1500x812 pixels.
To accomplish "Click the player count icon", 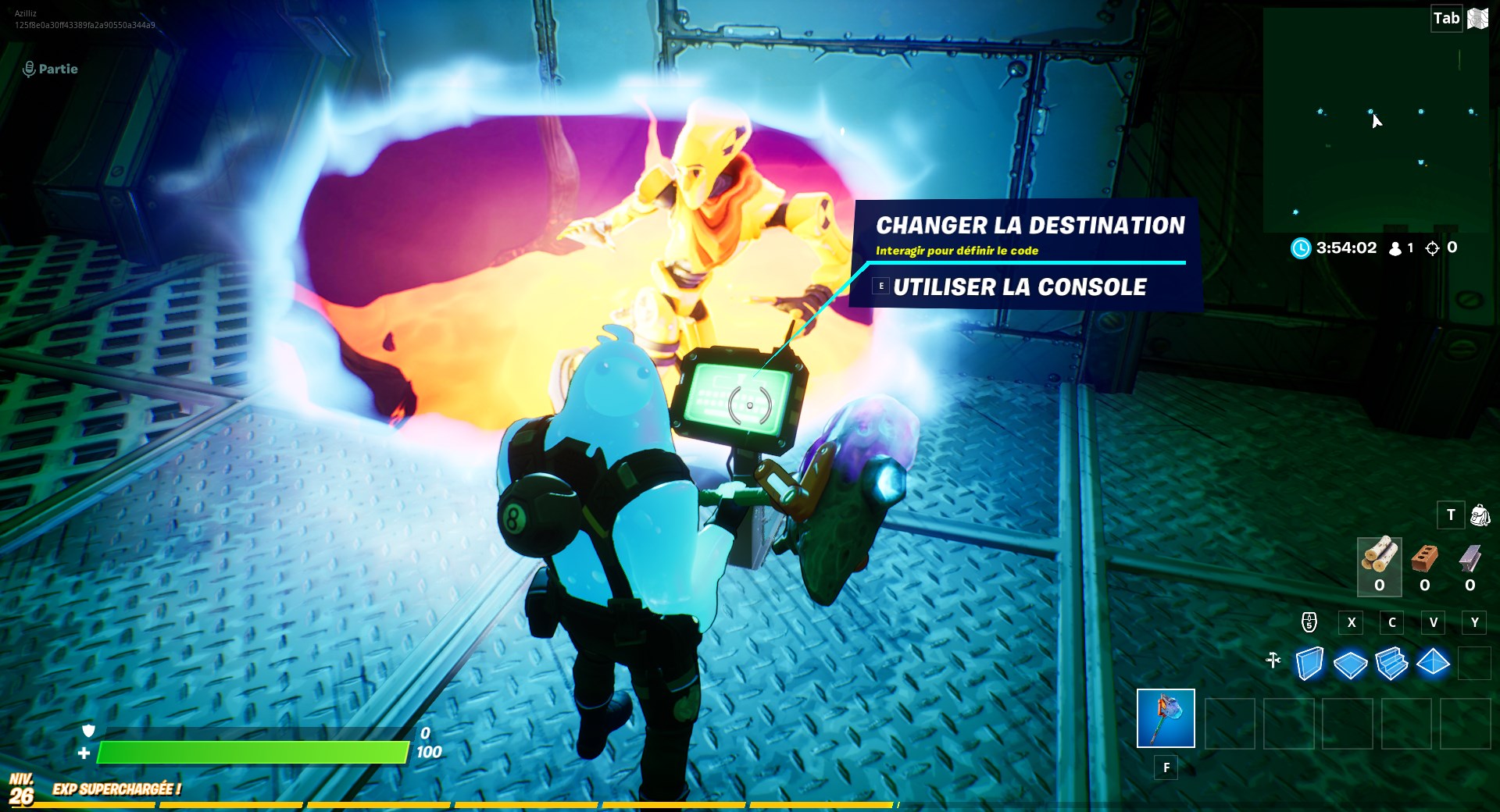I will point(1395,248).
